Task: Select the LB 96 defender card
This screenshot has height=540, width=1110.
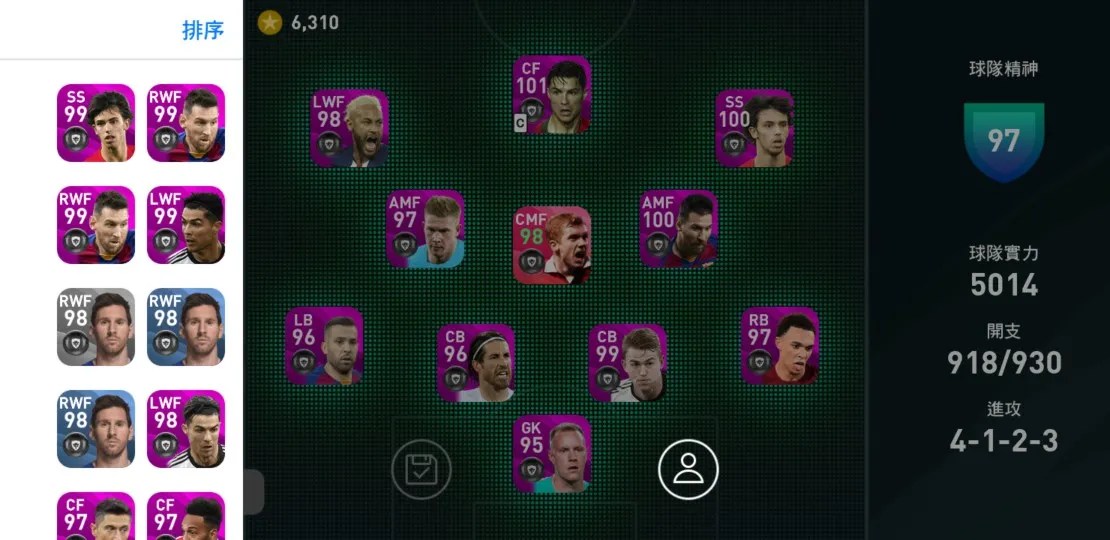Action: coord(324,346)
